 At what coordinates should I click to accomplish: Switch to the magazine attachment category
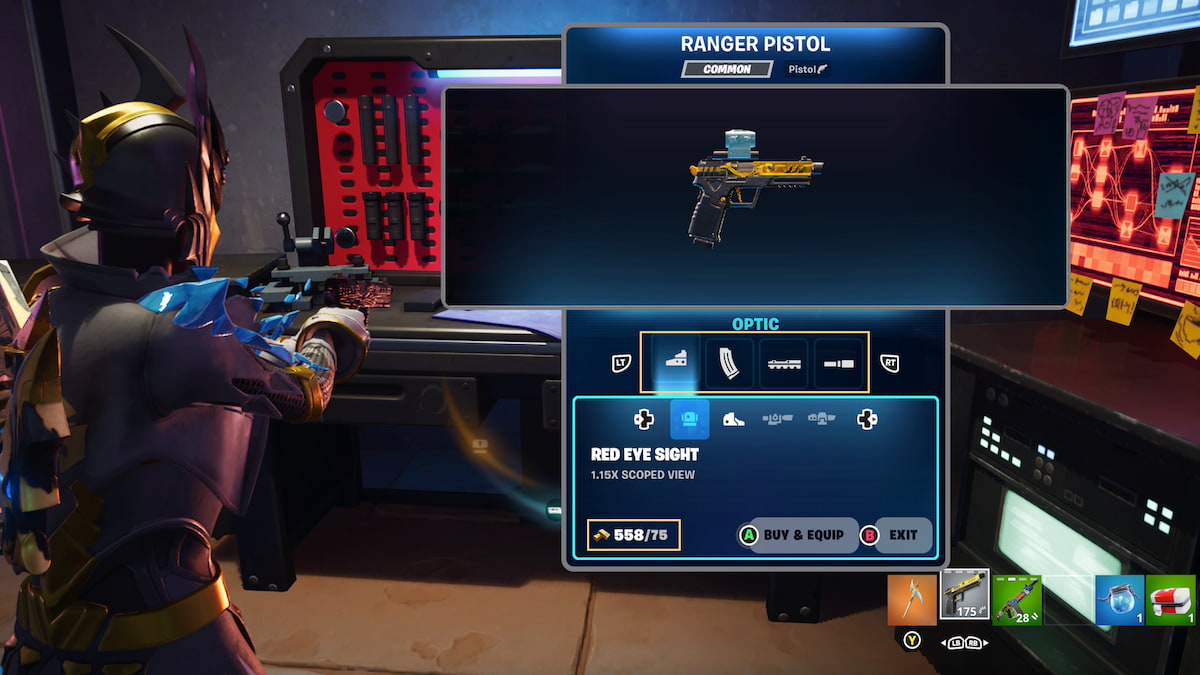click(729, 362)
